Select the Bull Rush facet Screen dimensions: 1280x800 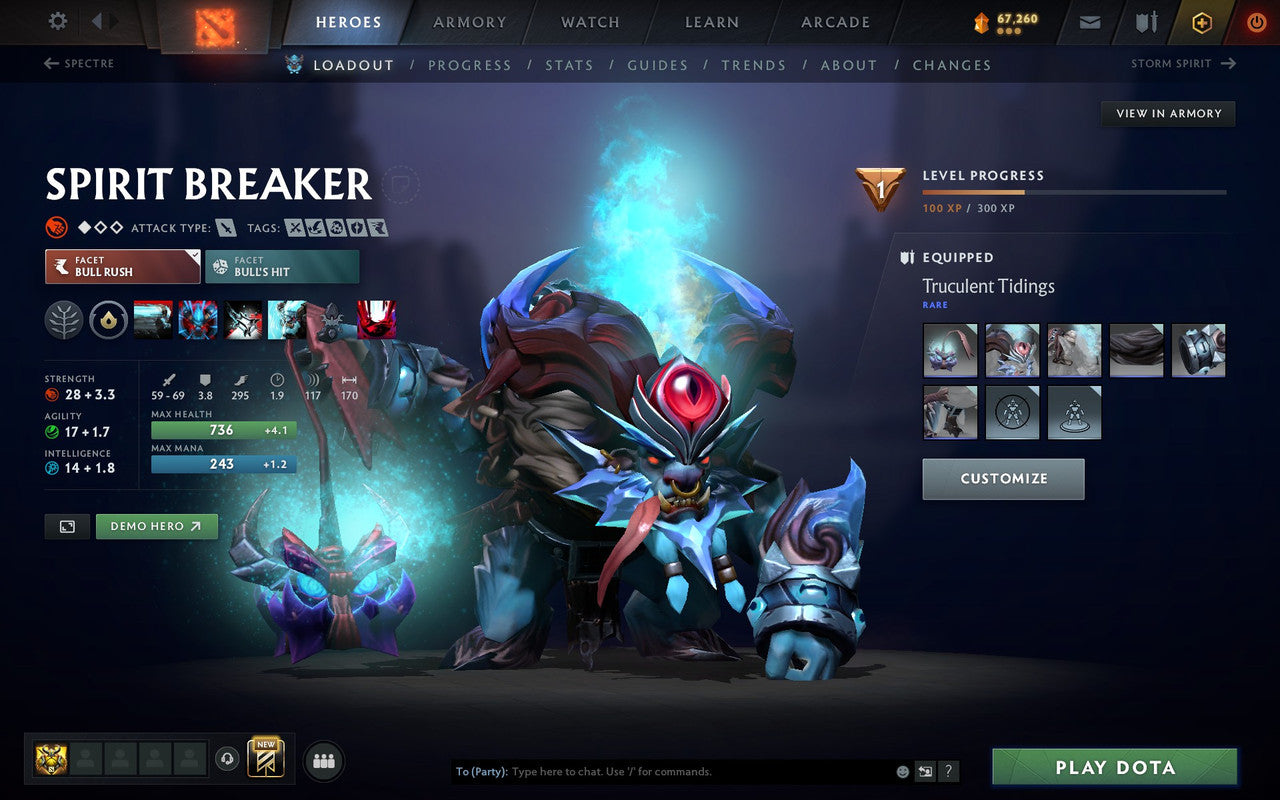pos(122,267)
